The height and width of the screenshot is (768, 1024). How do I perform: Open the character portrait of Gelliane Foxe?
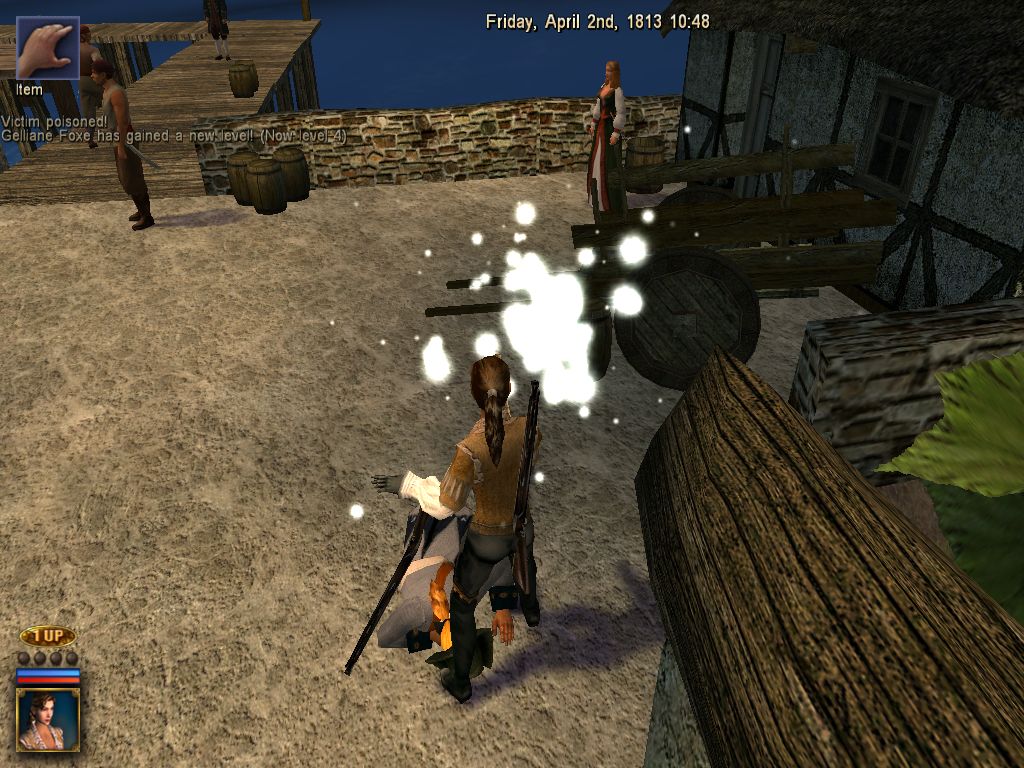coord(48,718)
